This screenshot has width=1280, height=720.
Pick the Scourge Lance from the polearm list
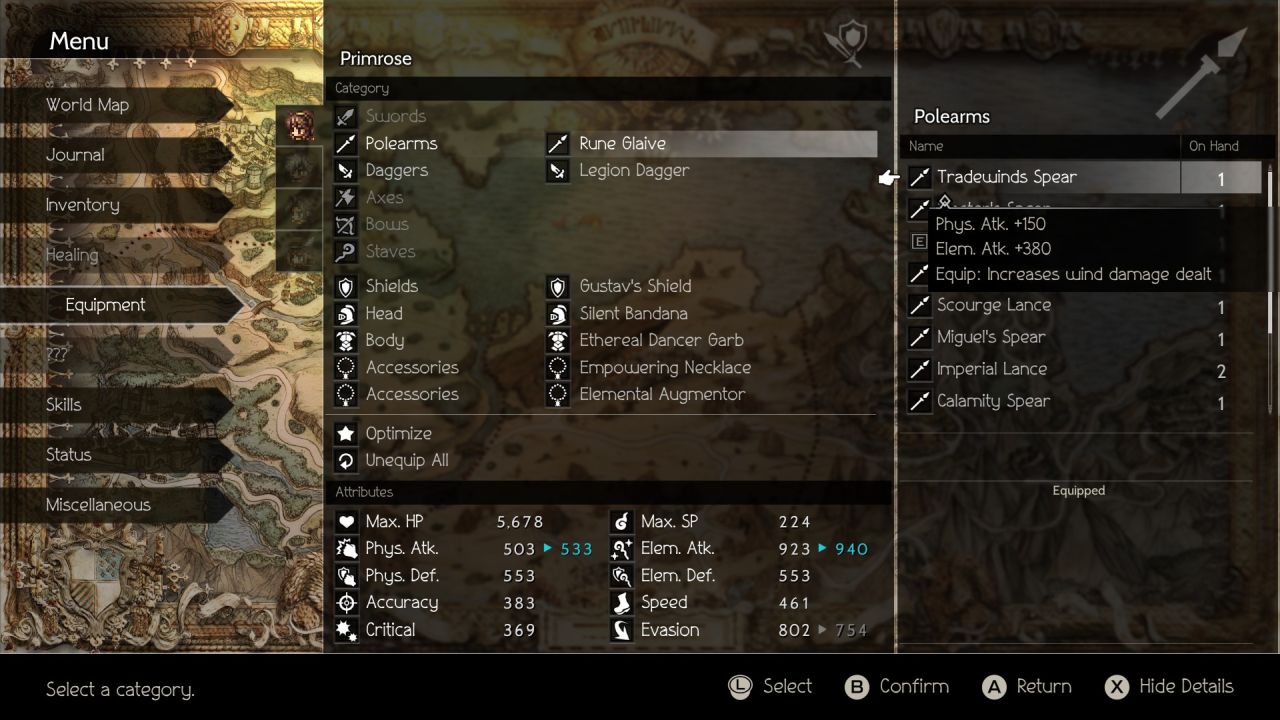[x=993, y=306]
